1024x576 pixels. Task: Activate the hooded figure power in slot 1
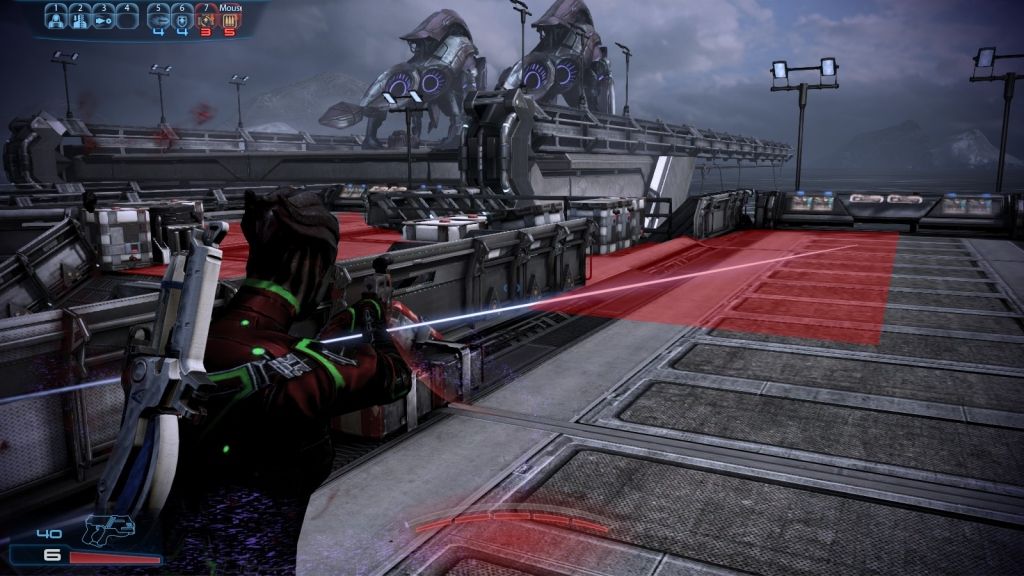56,19
